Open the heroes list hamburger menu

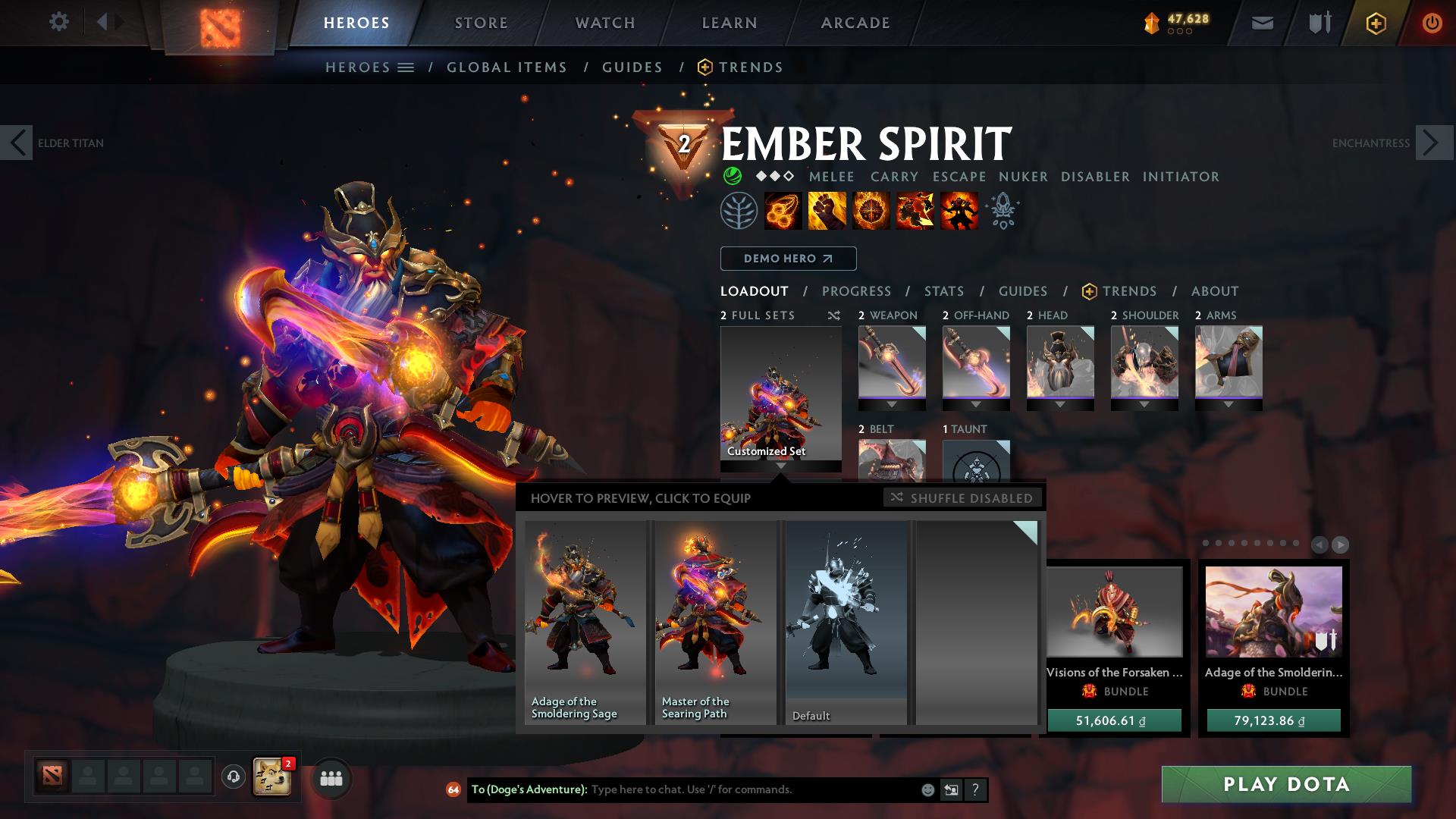point(406,67)
